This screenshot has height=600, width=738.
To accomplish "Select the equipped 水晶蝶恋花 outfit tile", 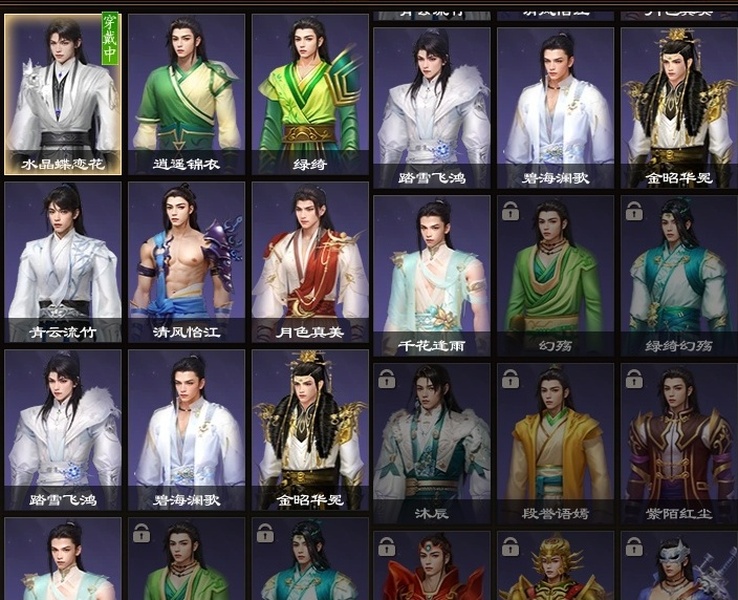I will click(63, 95).
